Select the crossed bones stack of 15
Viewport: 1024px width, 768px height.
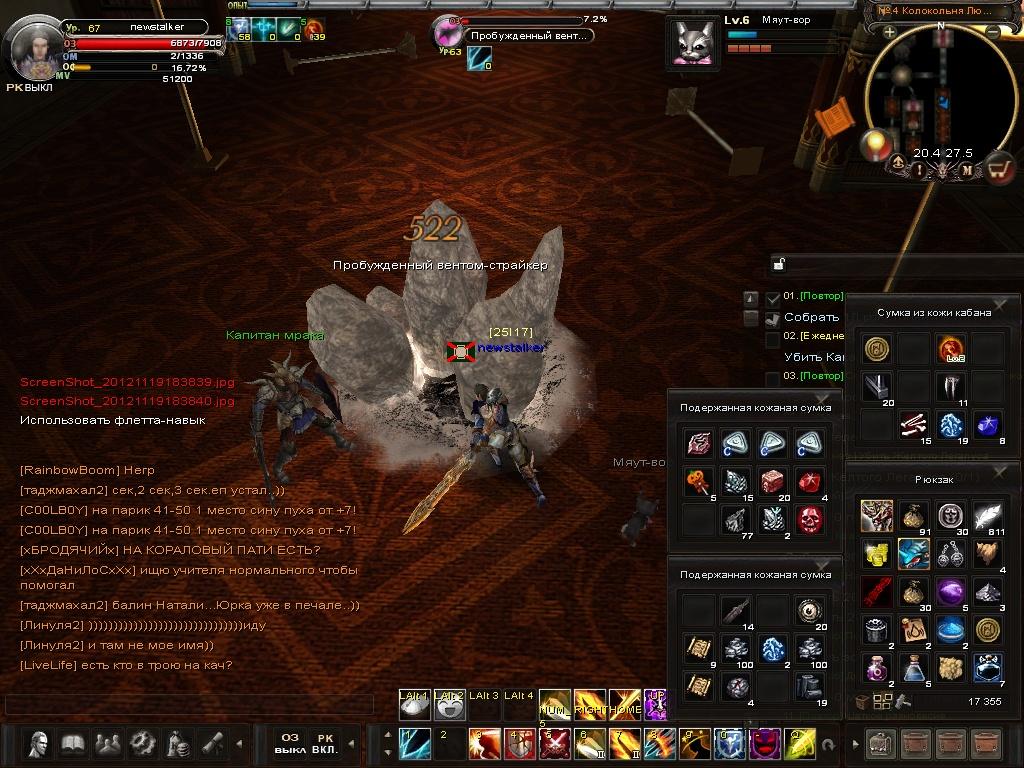912,424
